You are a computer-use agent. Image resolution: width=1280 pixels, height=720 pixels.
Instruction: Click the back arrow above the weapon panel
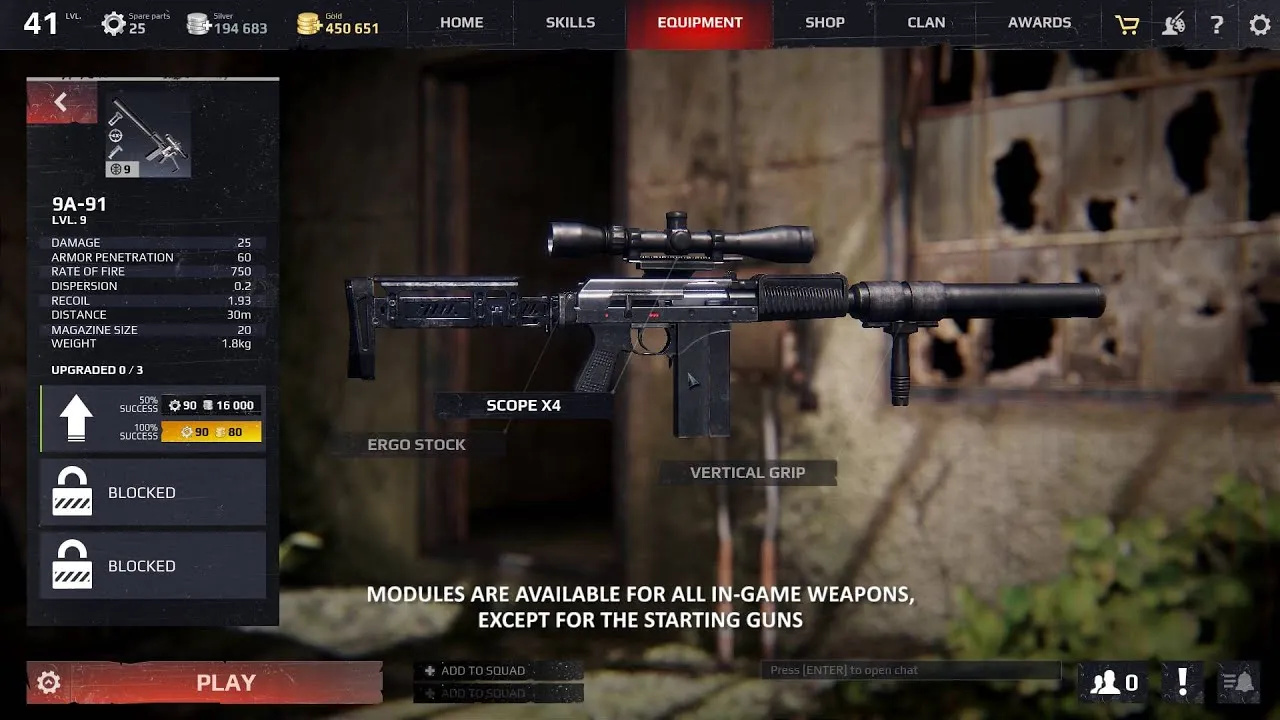[60, 101]
